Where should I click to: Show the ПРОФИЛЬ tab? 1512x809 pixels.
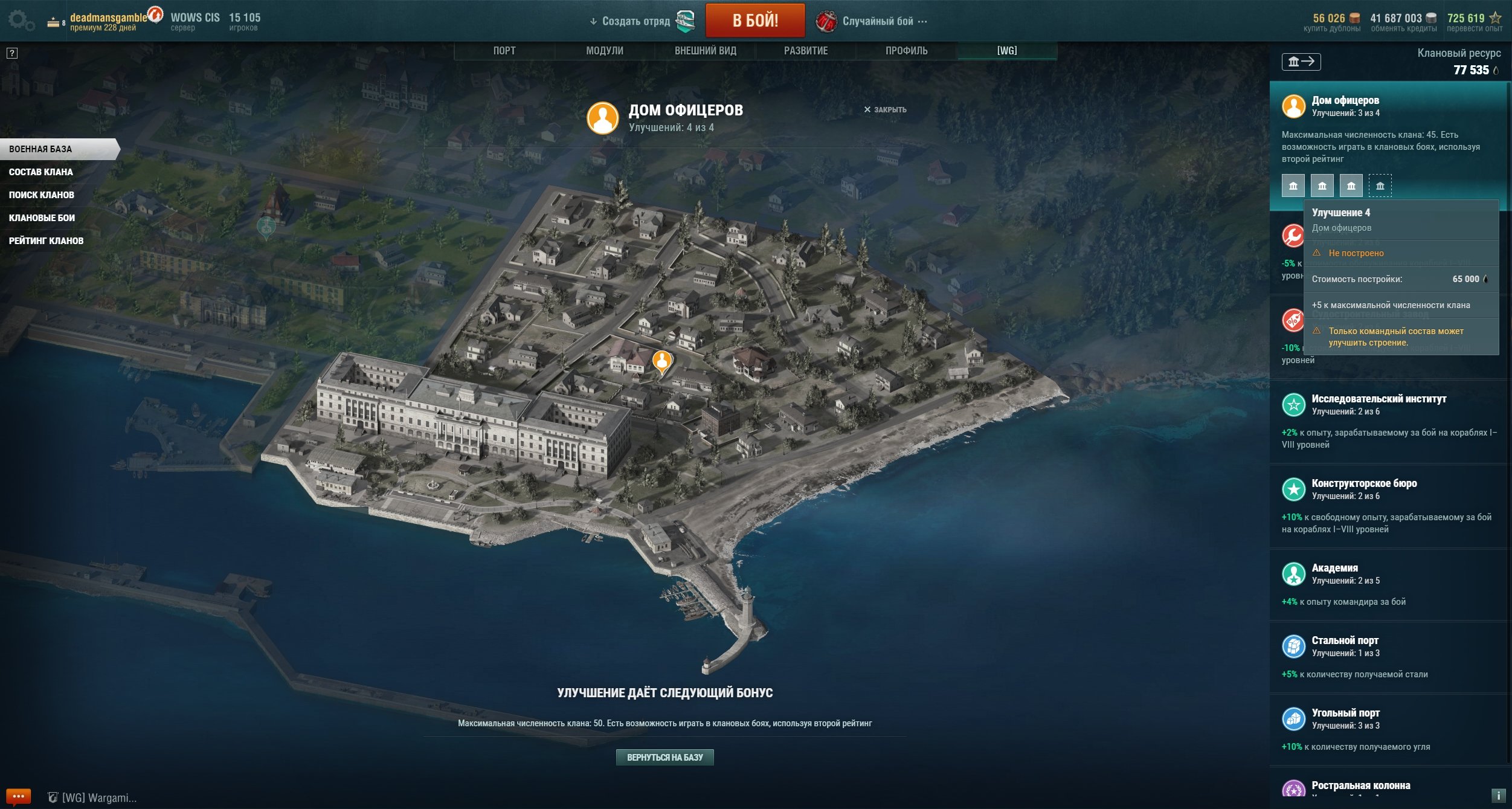(x=906, y=51)
